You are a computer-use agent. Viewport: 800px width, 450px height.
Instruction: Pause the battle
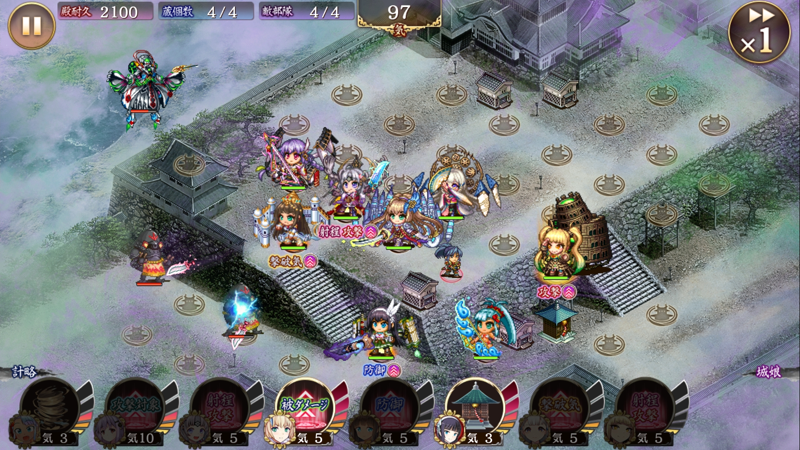pyautogui.click(x=31, y=26)
